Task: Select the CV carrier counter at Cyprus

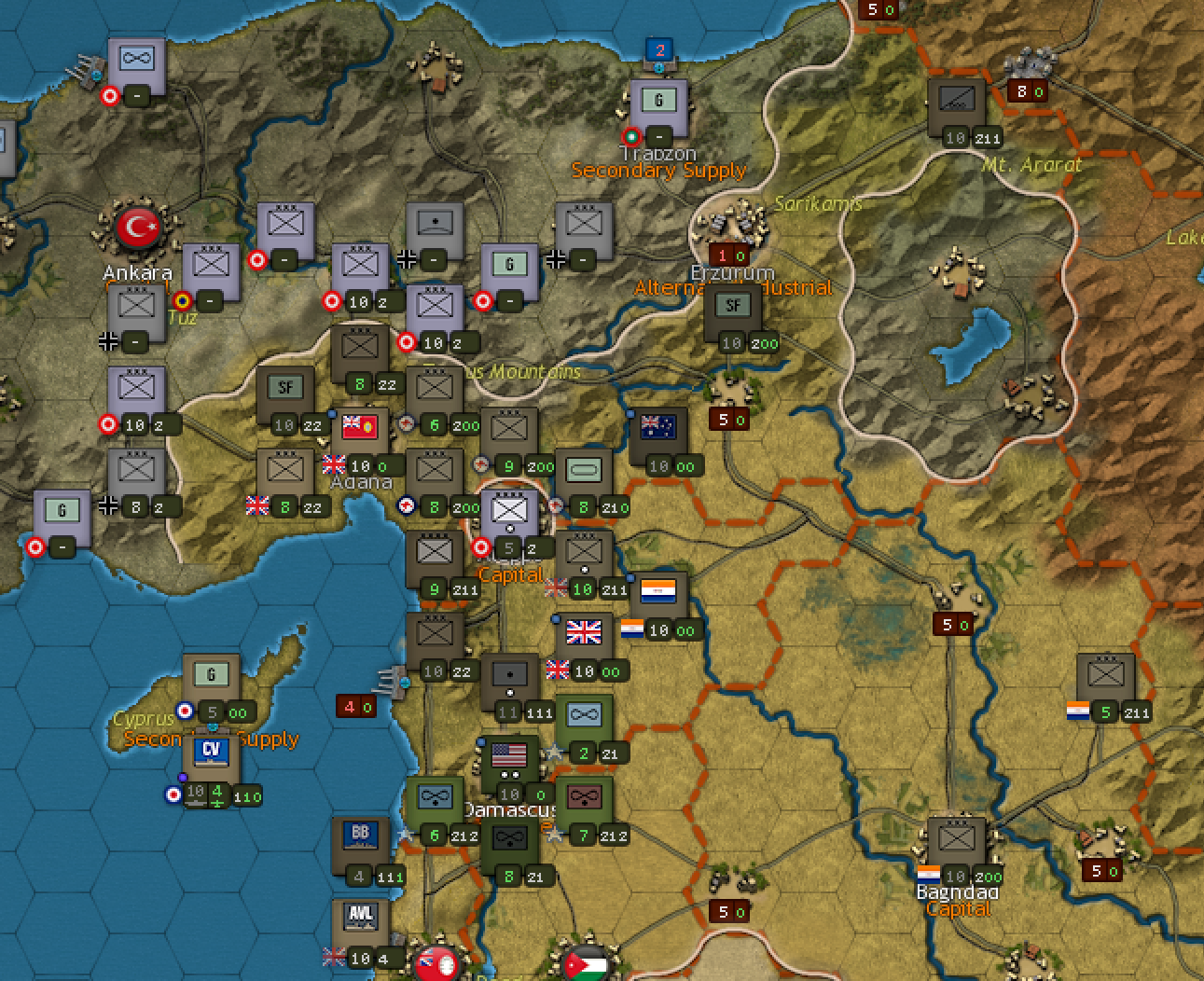Action: point(212,752)
